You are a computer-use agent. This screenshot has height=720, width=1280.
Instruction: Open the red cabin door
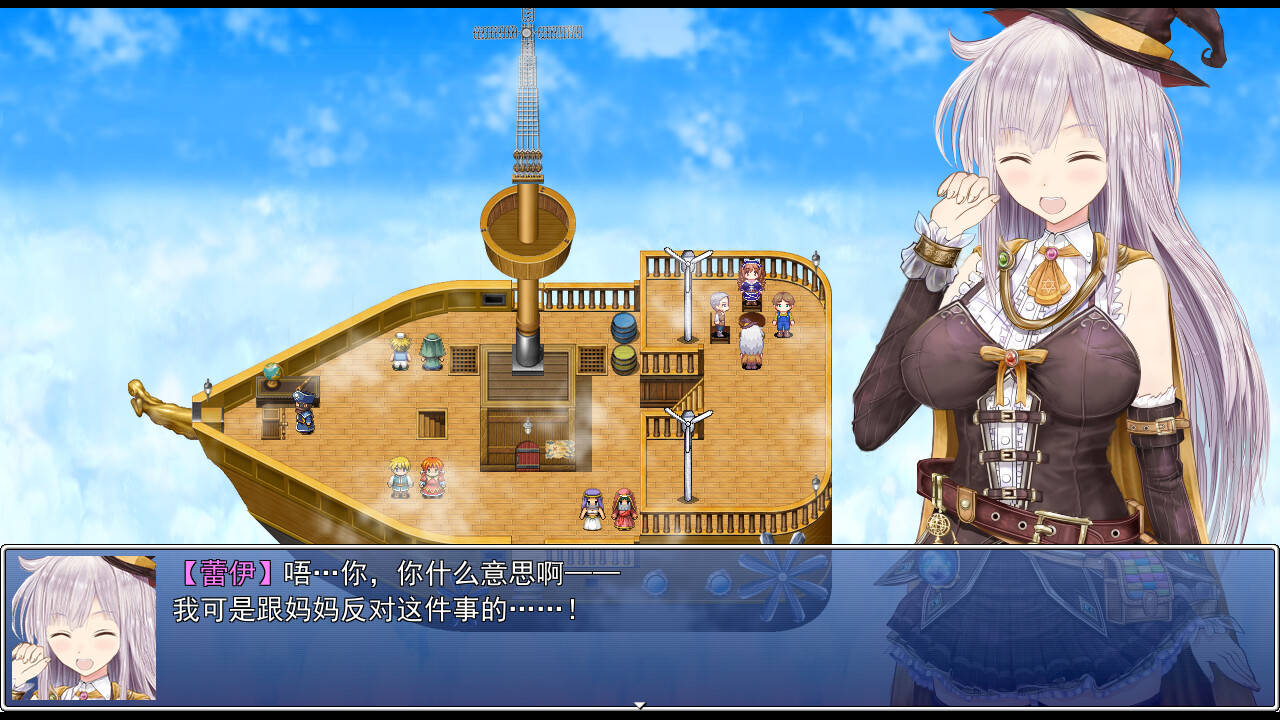click(x=527, y=456)
